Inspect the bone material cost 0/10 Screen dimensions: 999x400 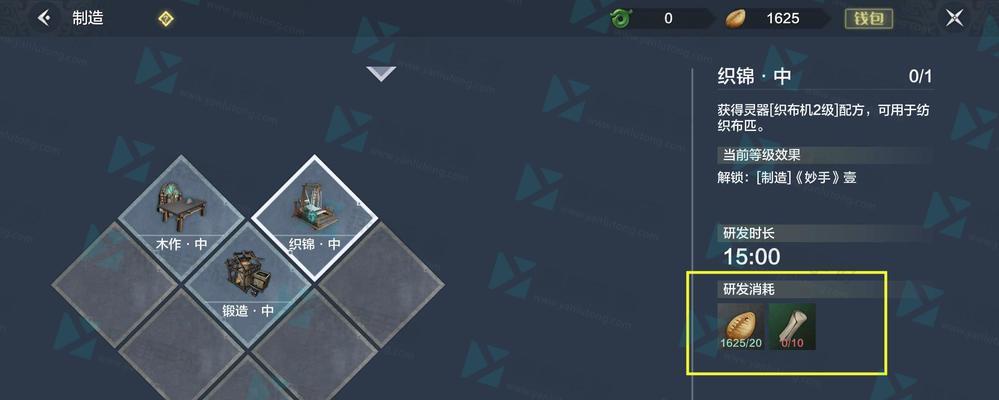coord(792,326)
